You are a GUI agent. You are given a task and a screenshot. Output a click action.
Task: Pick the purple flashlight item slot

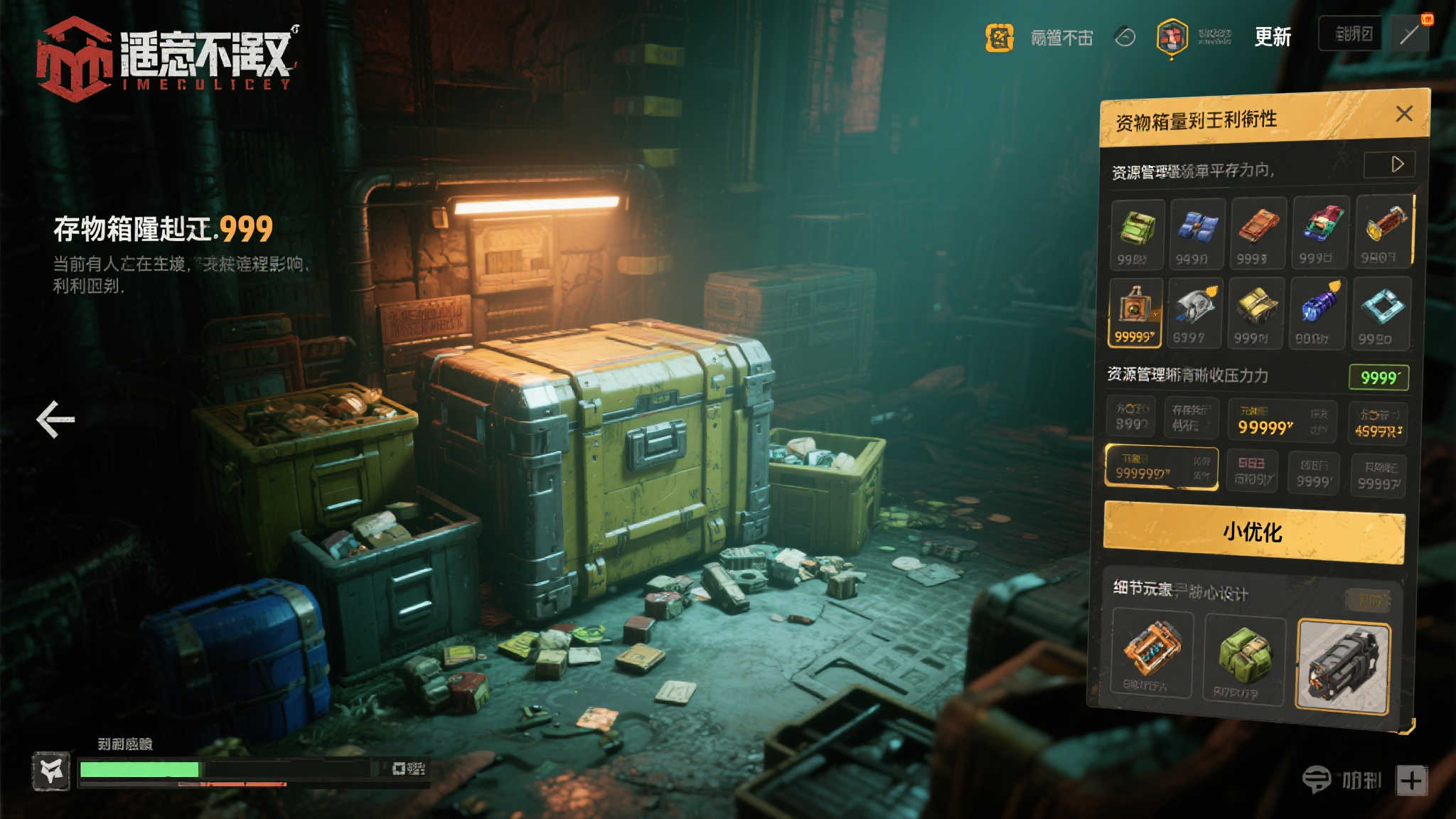[1317, 313]
